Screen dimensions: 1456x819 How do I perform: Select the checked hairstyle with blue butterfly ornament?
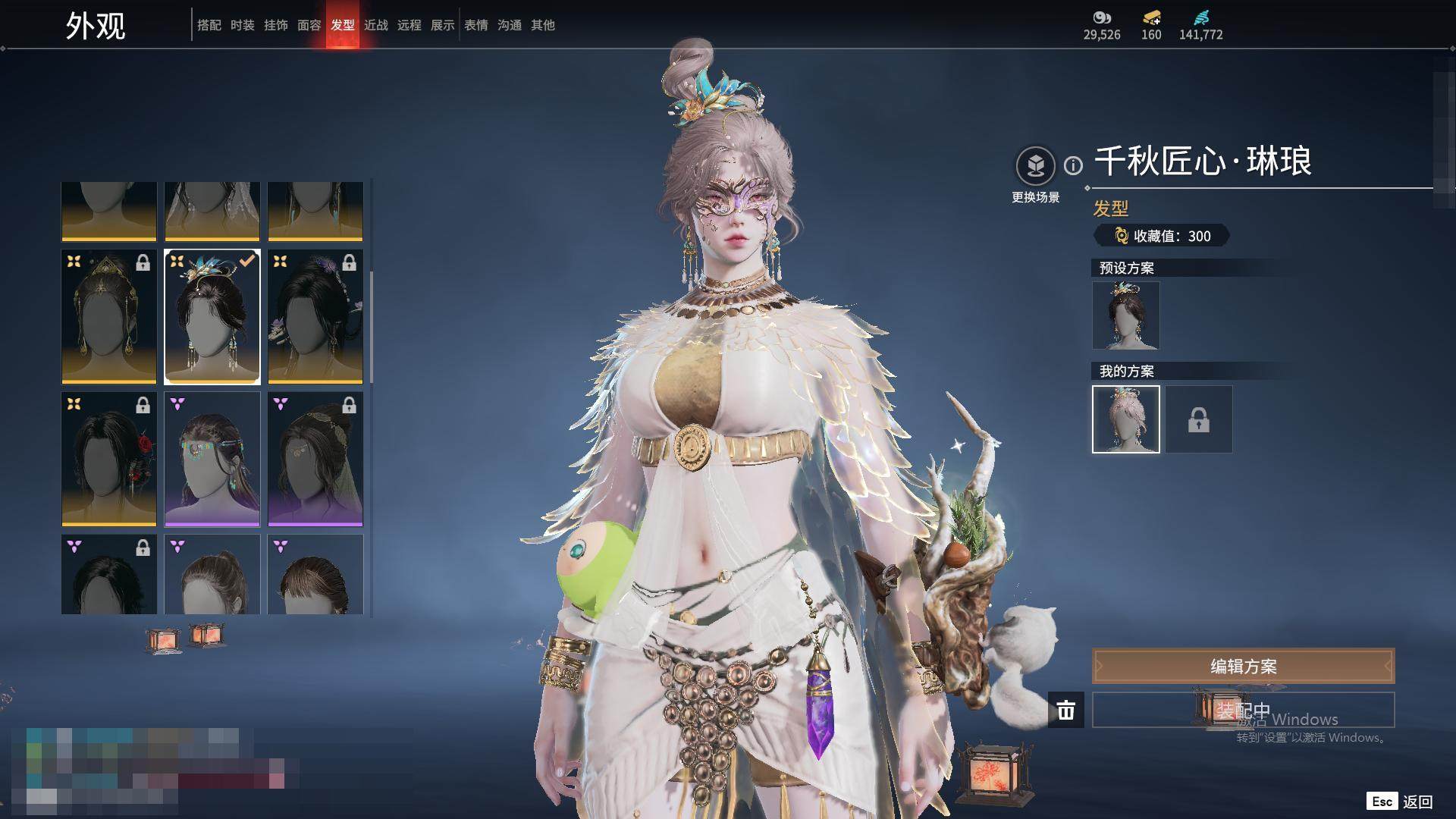pyautogui.click(x=212, y=317)
